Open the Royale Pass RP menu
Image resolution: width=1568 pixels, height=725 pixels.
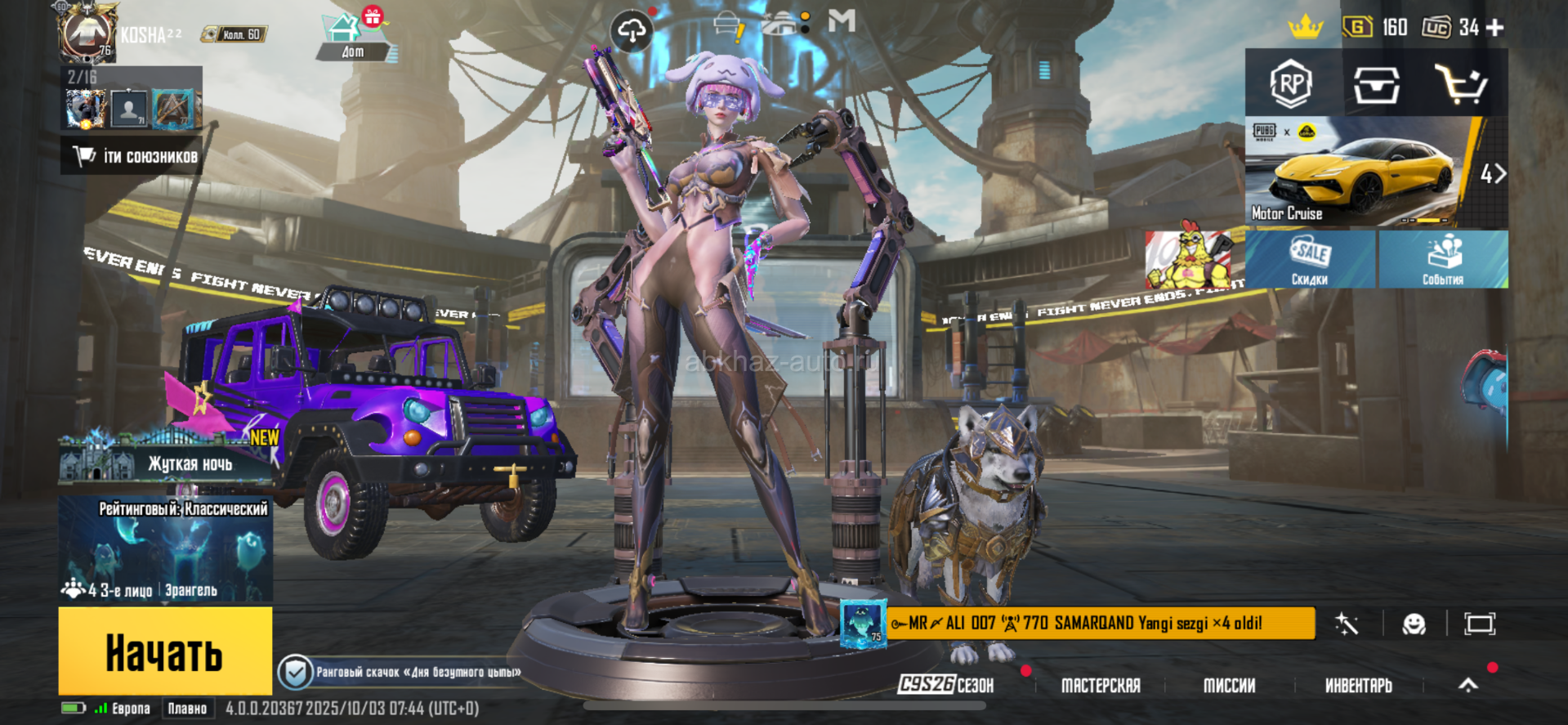click(x=1291, y=83)
